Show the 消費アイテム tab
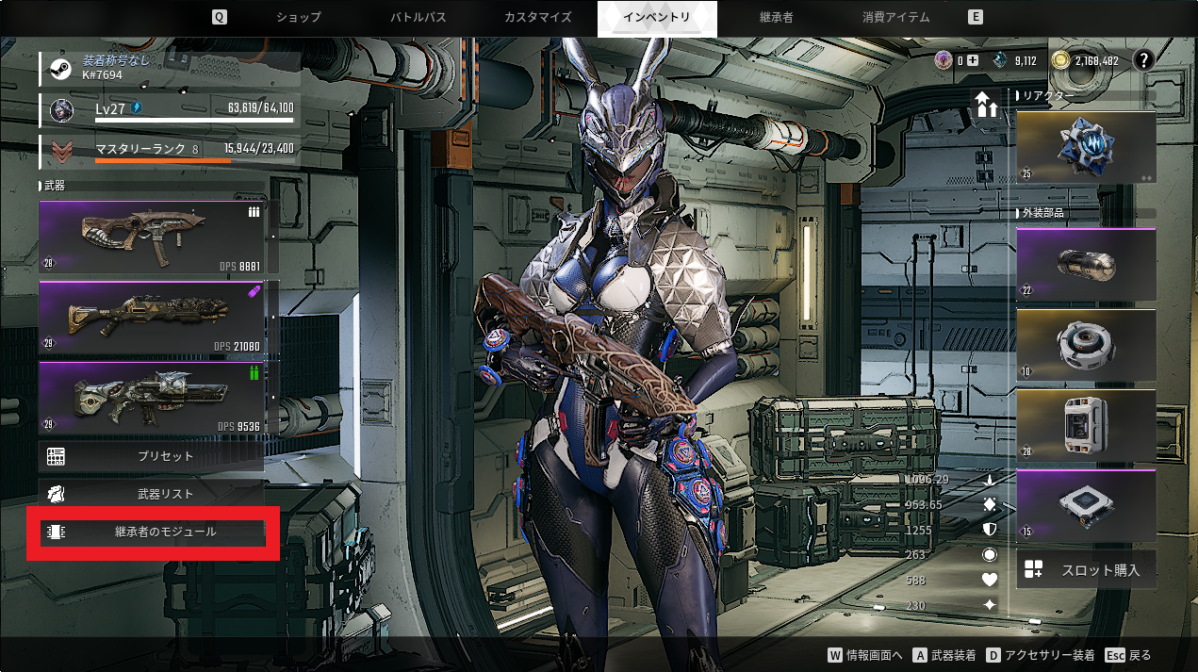The height and width of the screenshot is (672, 1198). (896, 17)
